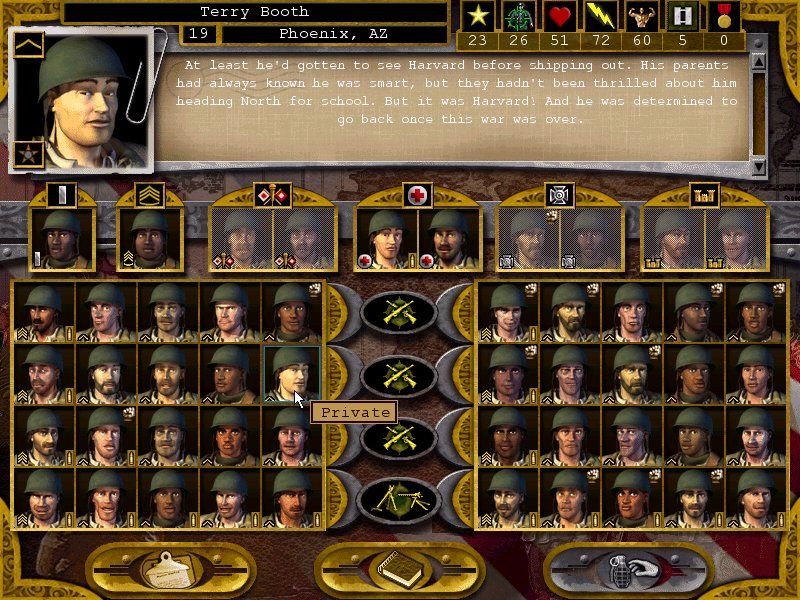This screenshot has height=600, width=800.
Task: Select the sergeant portrait with chevrons
Action: 148,239
